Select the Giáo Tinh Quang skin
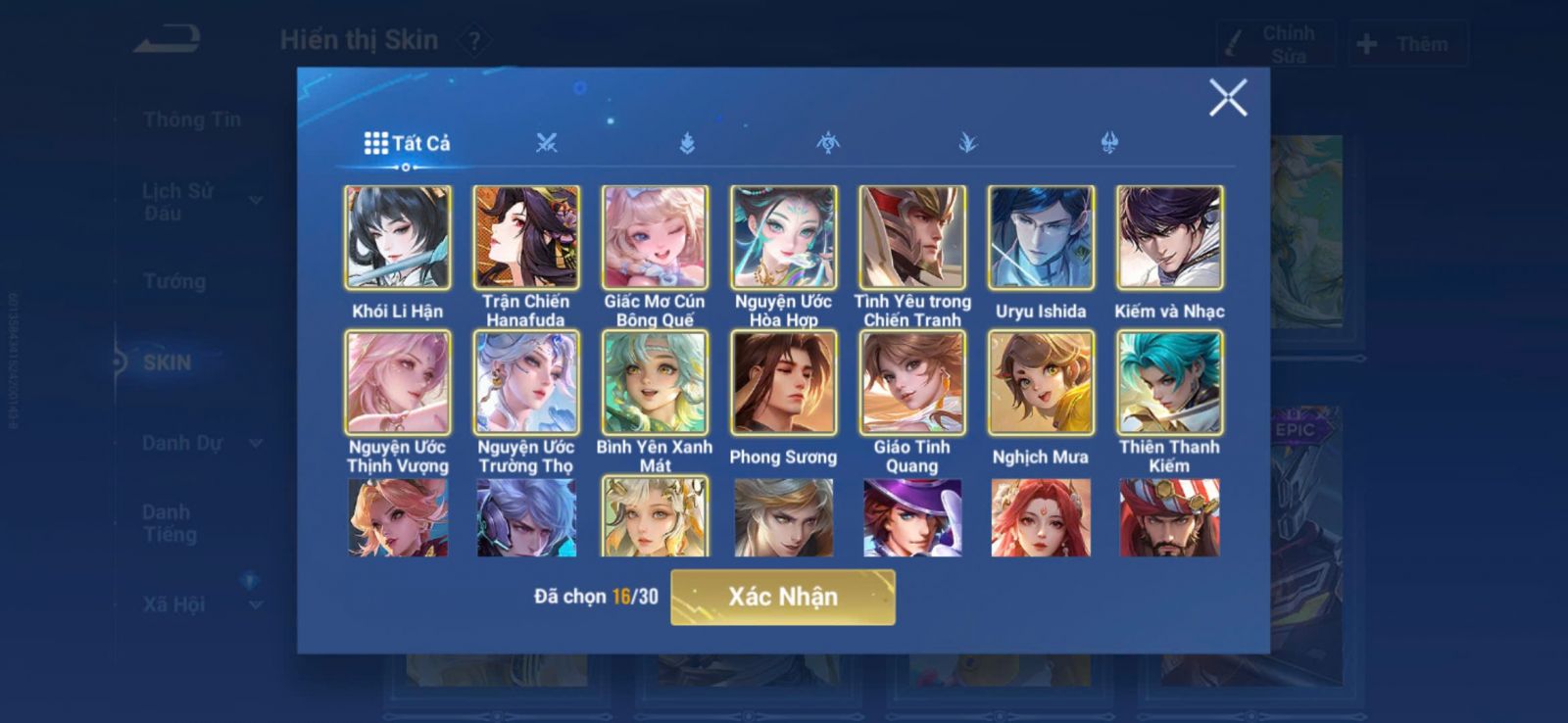1568x723 pixels. point(912,383)
